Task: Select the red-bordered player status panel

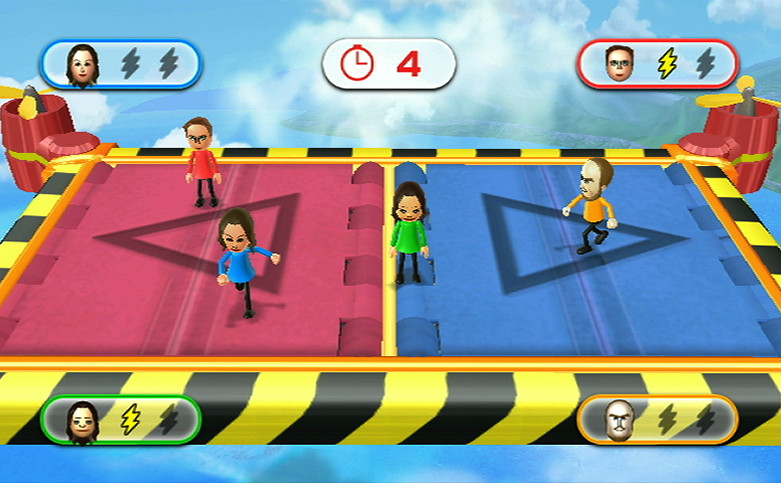Action: click(657, 64)
